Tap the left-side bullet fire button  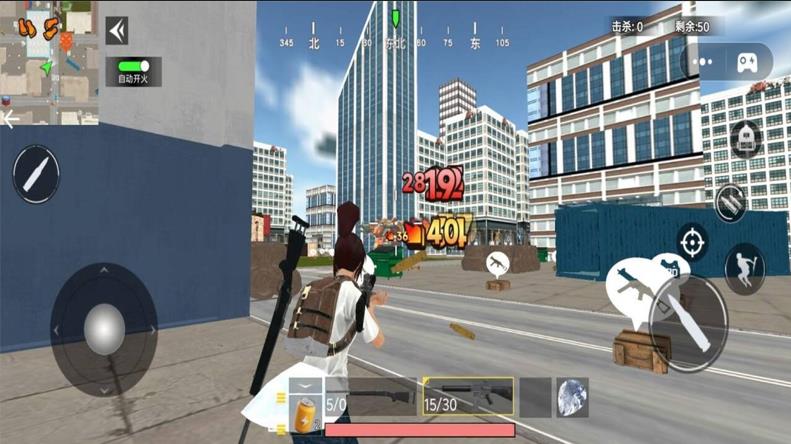[x=36, y=175]
